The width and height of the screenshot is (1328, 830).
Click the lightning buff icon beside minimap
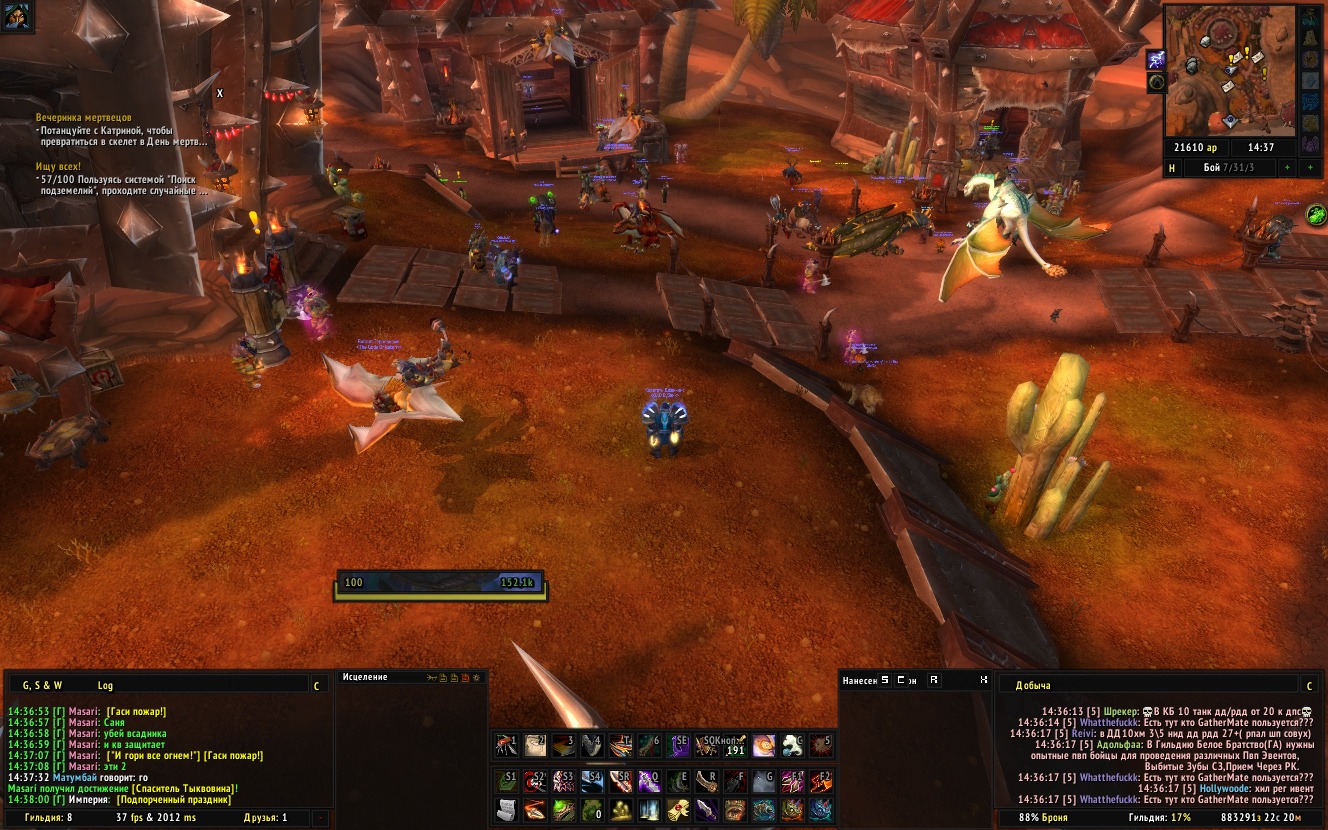pos(1155,60)
